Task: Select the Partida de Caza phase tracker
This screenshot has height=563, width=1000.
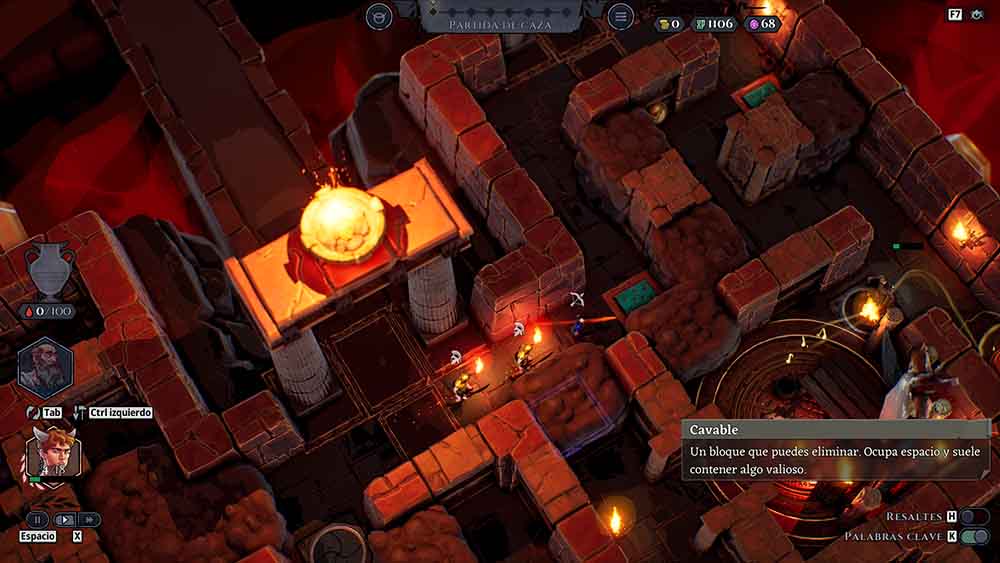Action: (500, 22)
